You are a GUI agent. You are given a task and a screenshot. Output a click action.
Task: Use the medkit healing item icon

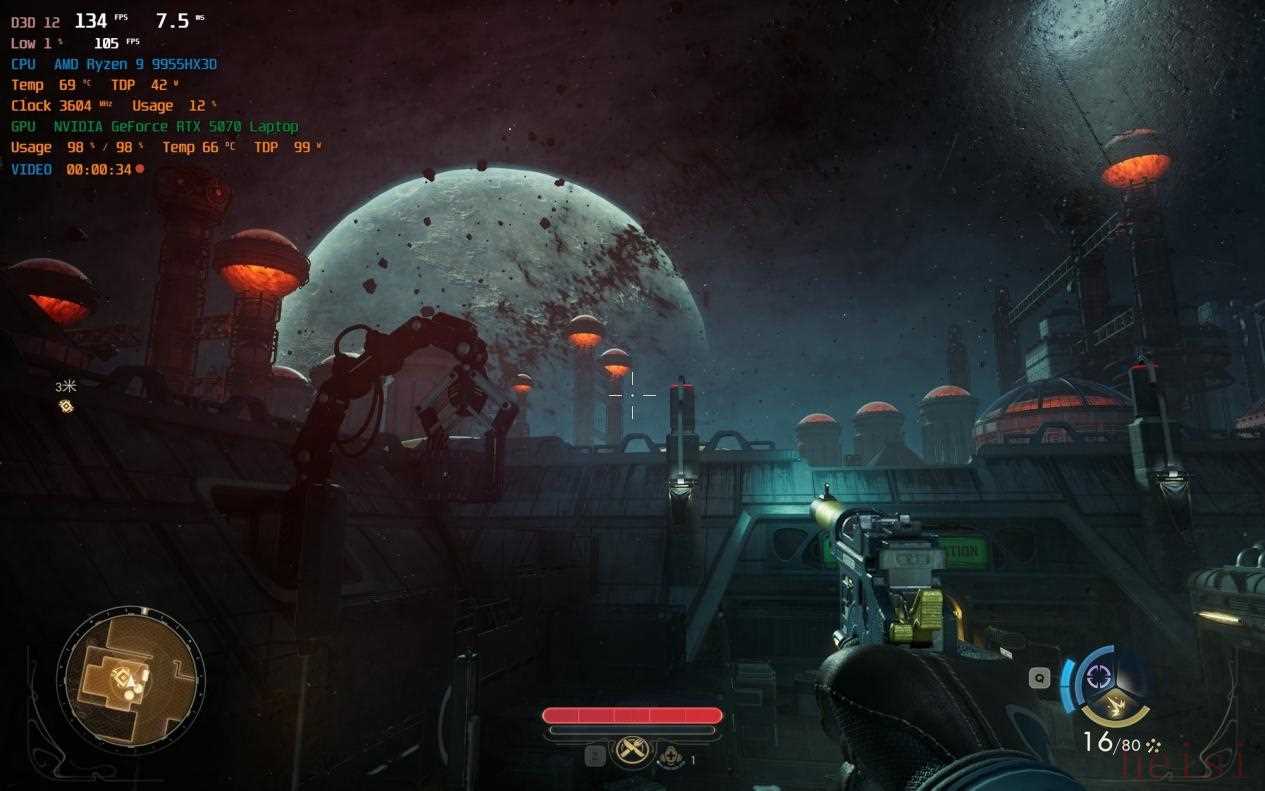tap(669, 757)
